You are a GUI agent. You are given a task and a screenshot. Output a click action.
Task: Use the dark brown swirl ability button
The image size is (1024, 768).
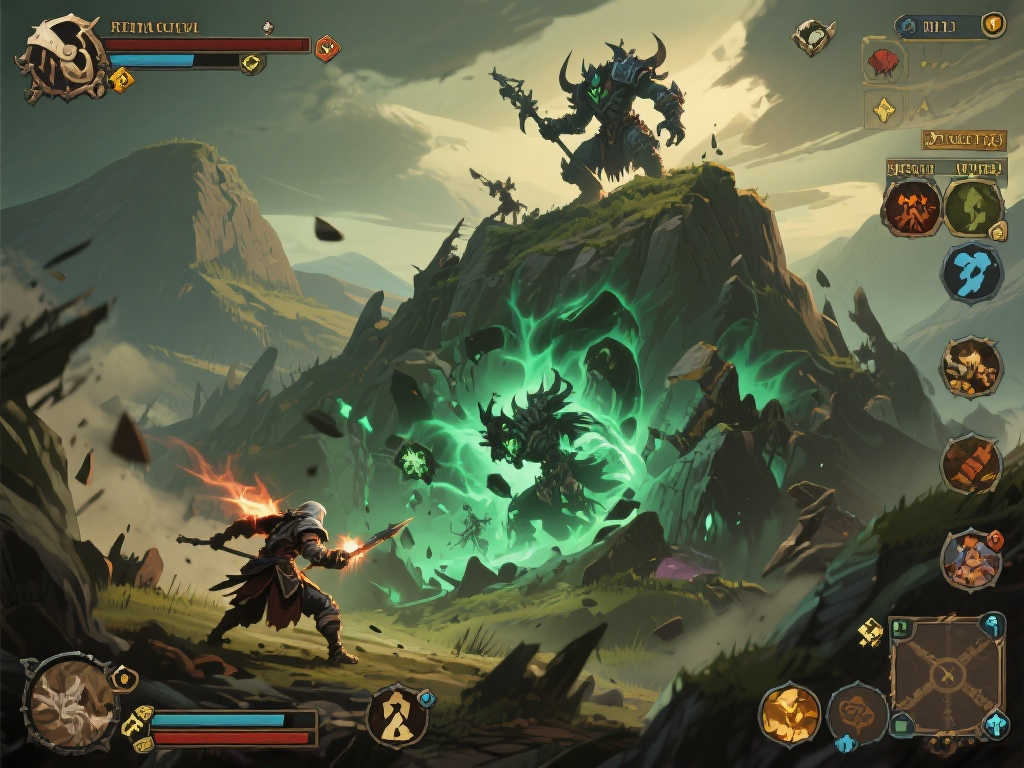(x=857, y=714)
